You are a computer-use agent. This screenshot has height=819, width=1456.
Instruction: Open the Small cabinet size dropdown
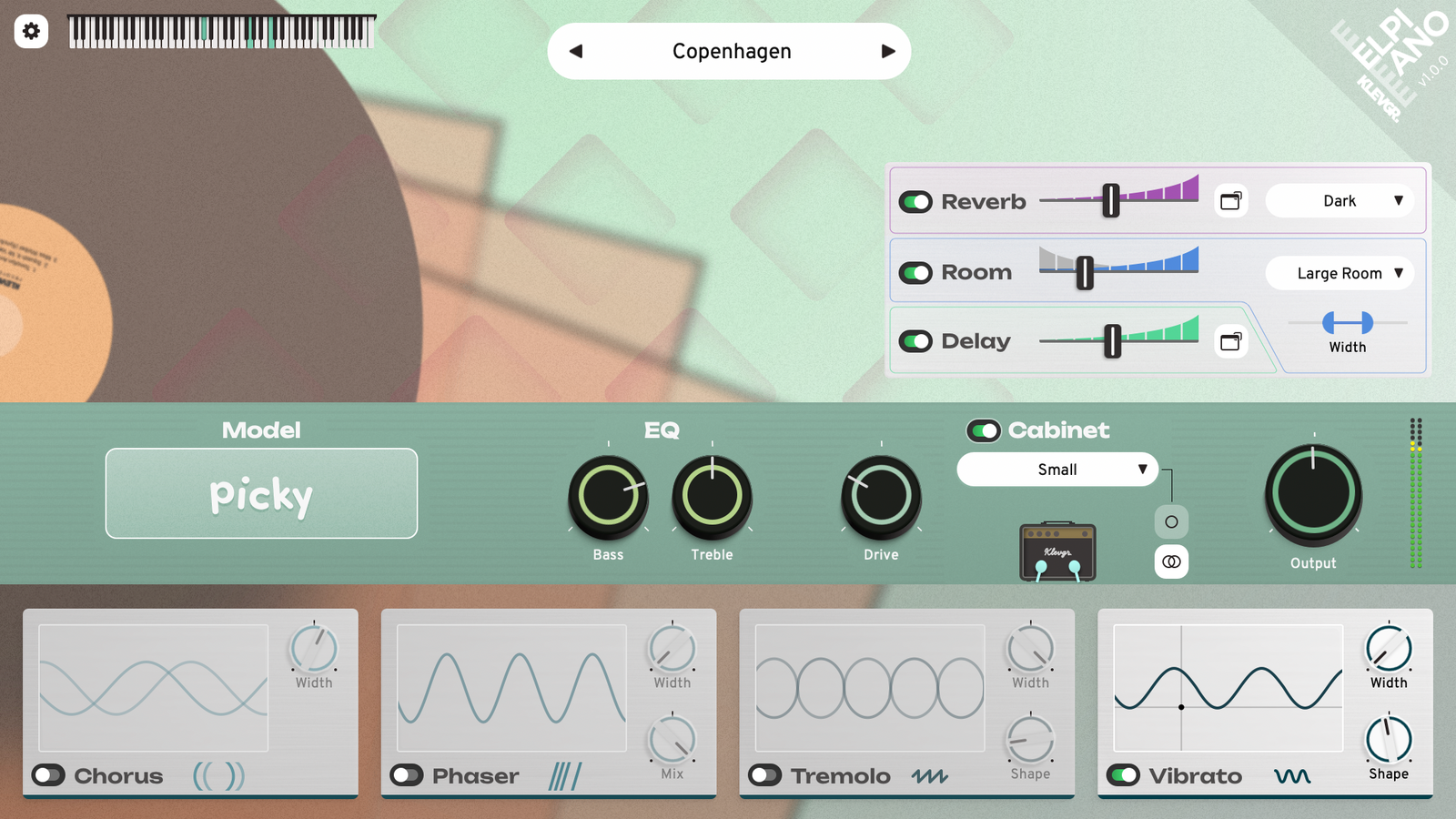coord(1057,470)
